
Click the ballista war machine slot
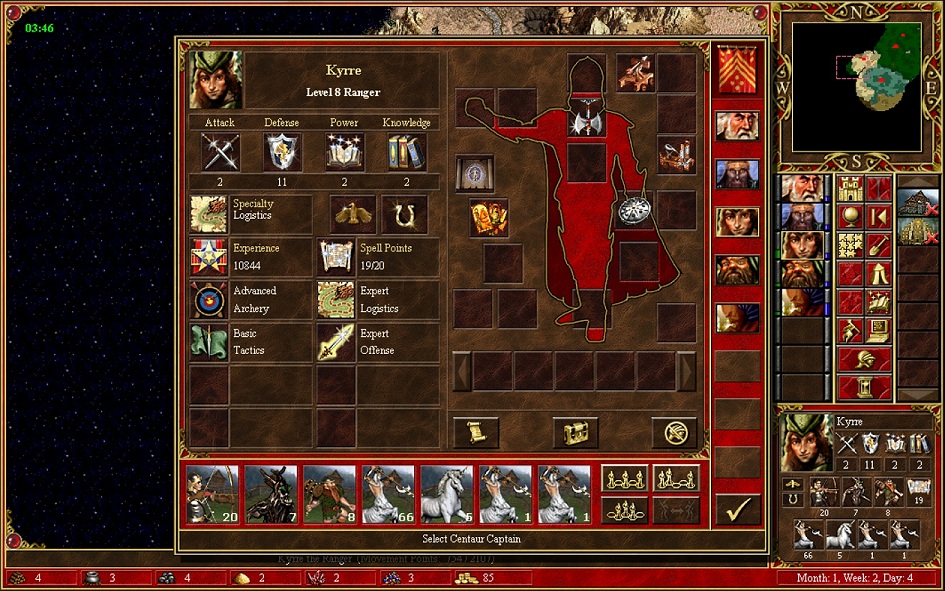click(635, 72)
